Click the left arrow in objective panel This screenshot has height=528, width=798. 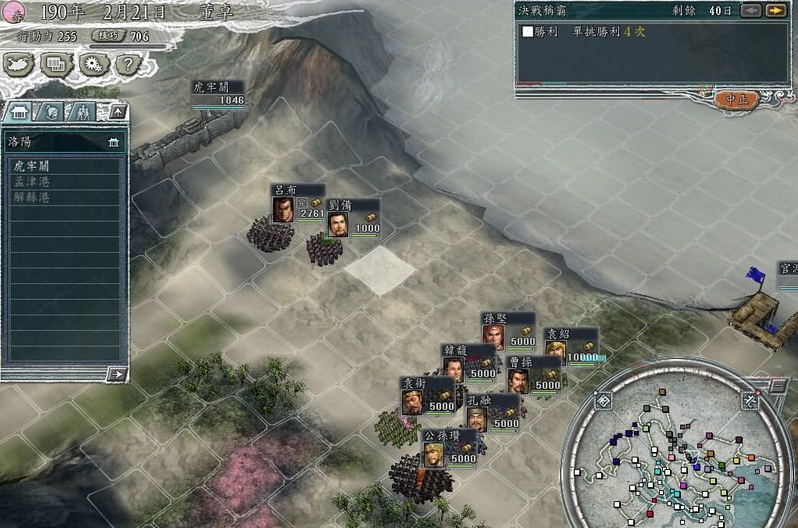click(x=750, y=10)
